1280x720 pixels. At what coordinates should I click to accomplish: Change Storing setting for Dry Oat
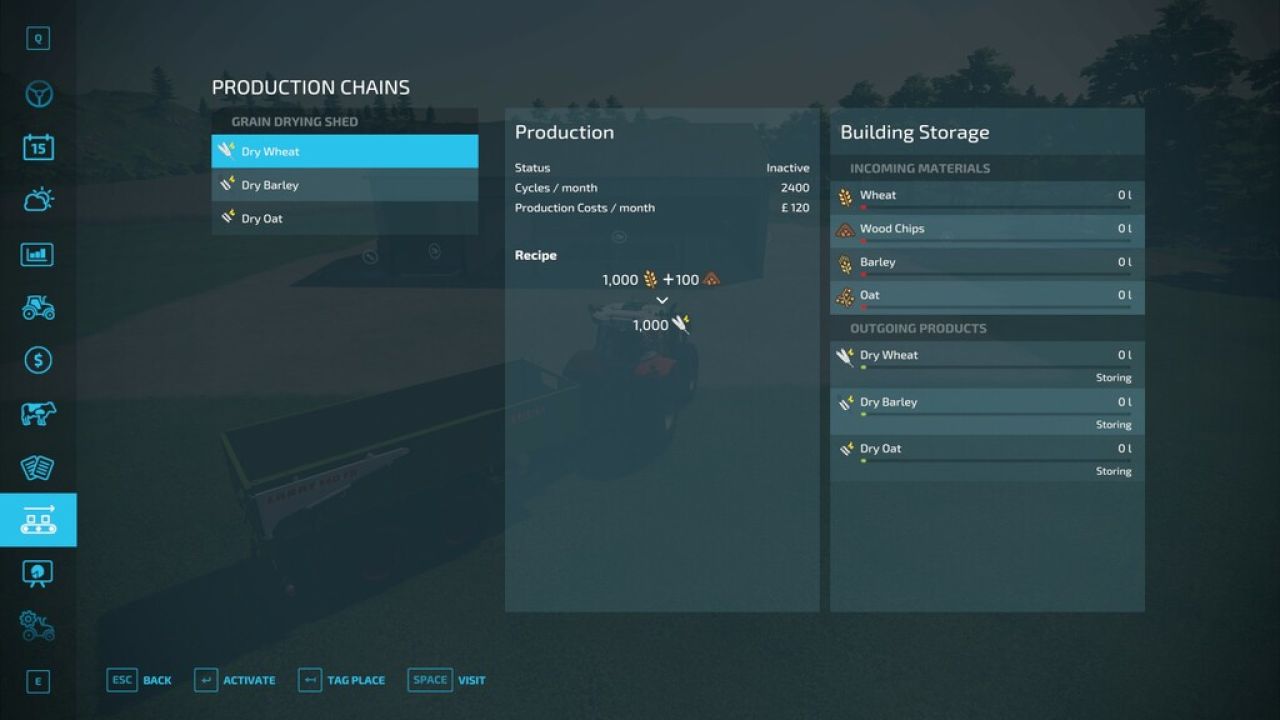click(x=1113, y=471)
